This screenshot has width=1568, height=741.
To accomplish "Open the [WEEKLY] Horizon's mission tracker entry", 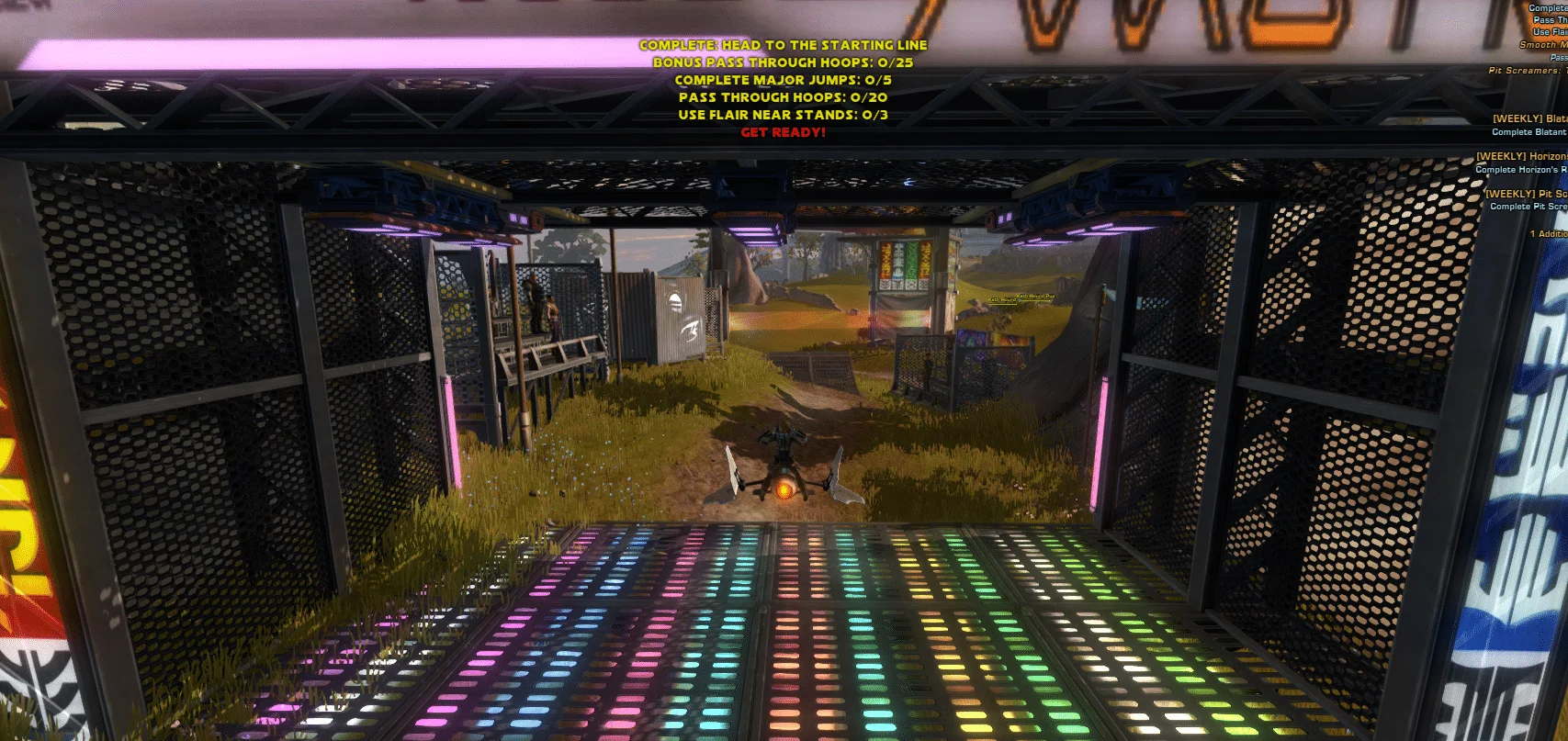I will 1521,156.
